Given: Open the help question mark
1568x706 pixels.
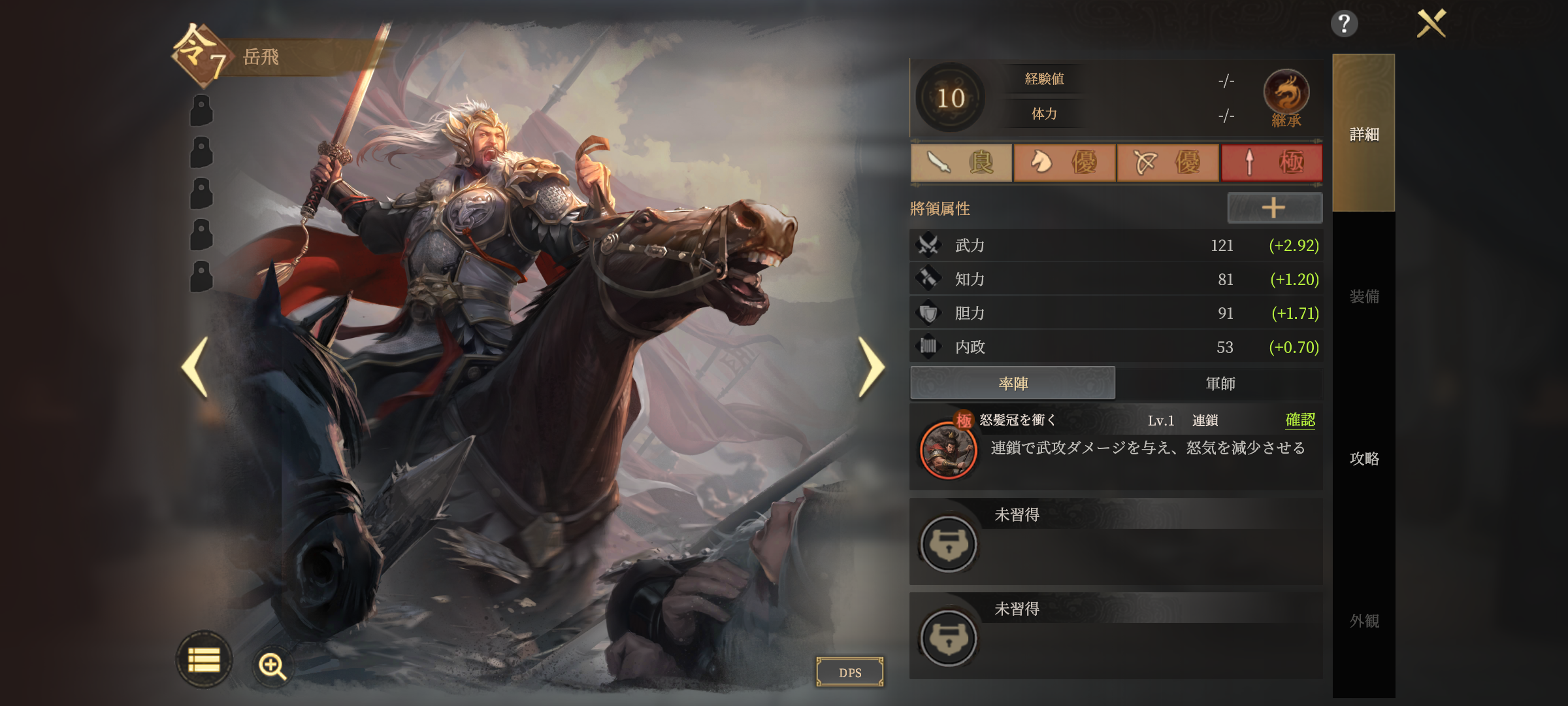Looking at the screenshot, I should [x=1344, y=24].
